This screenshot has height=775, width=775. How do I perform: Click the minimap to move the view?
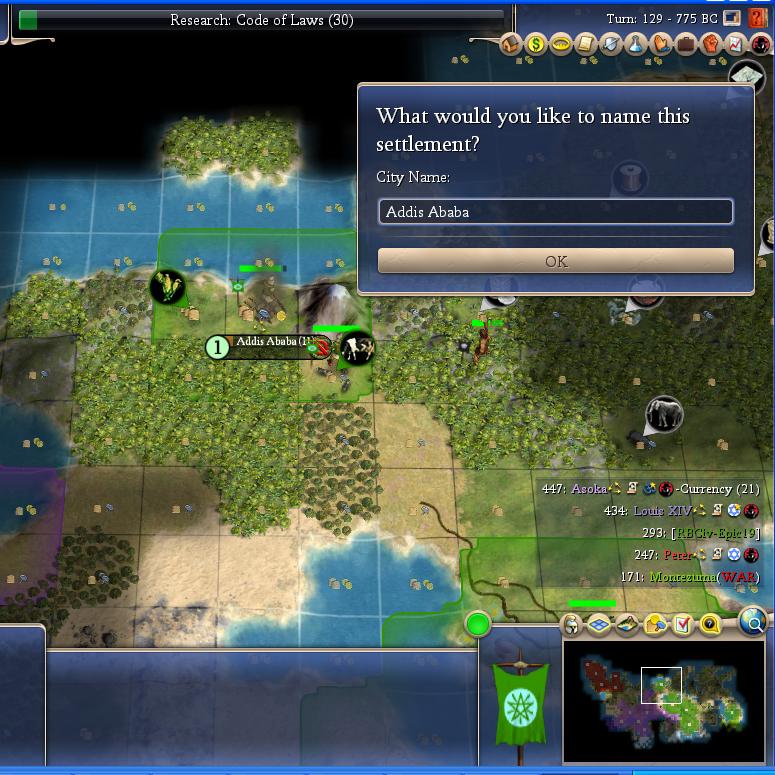coord(664,700)
